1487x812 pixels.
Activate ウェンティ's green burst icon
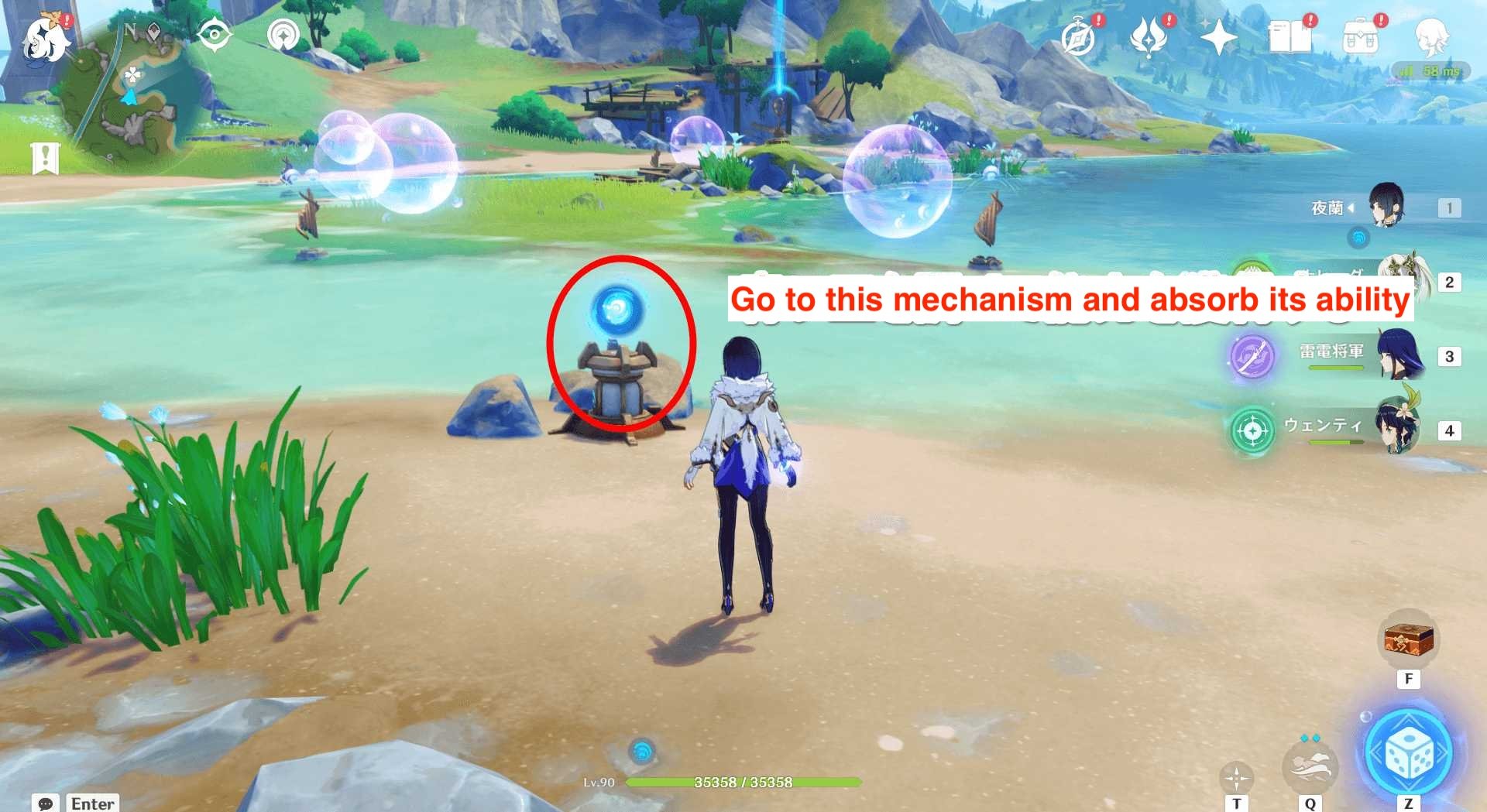(1252, 430)
